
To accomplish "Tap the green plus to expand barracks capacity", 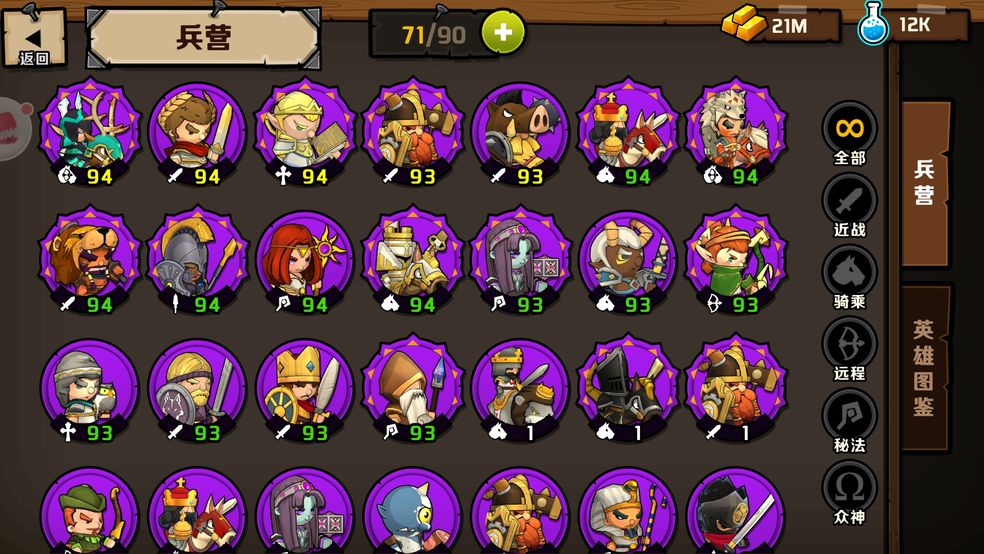I will click(x=503, y=33).
